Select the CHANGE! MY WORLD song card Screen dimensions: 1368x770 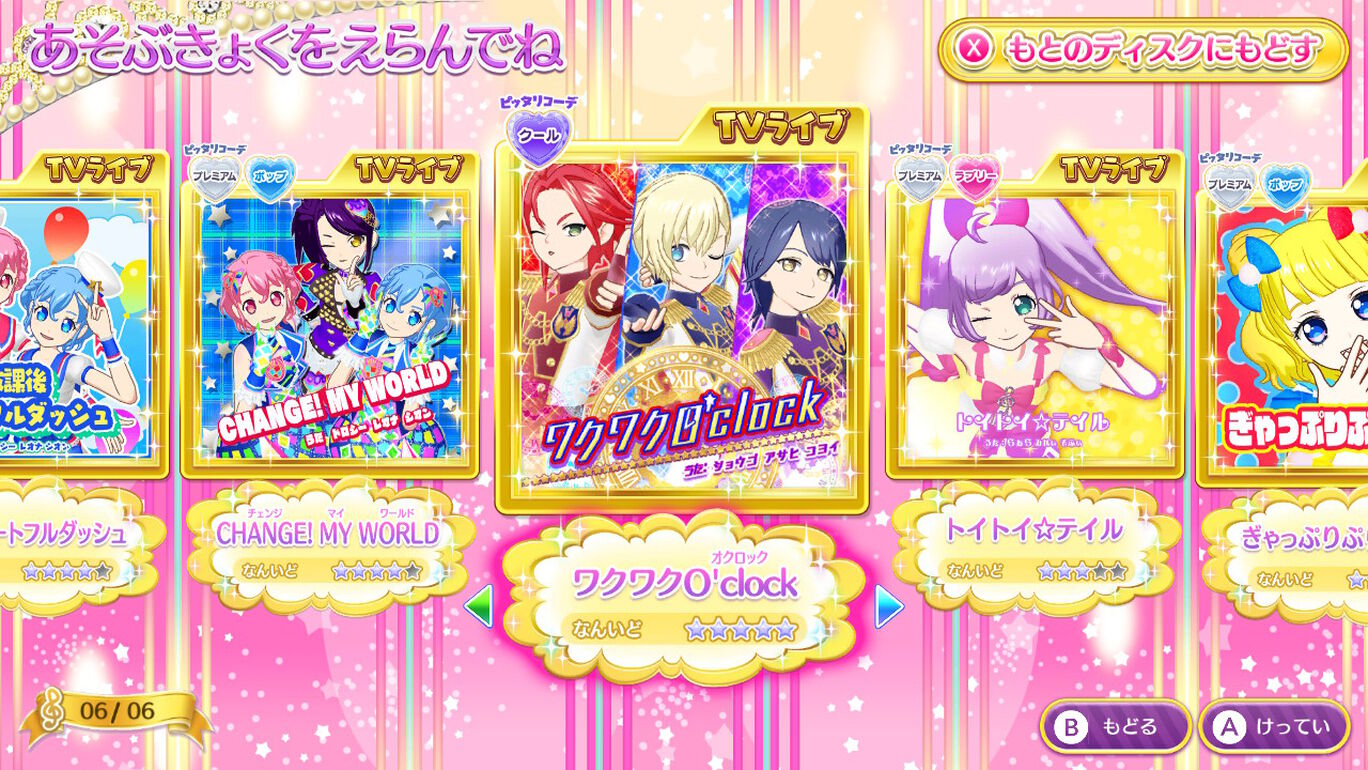pos(330,330)
